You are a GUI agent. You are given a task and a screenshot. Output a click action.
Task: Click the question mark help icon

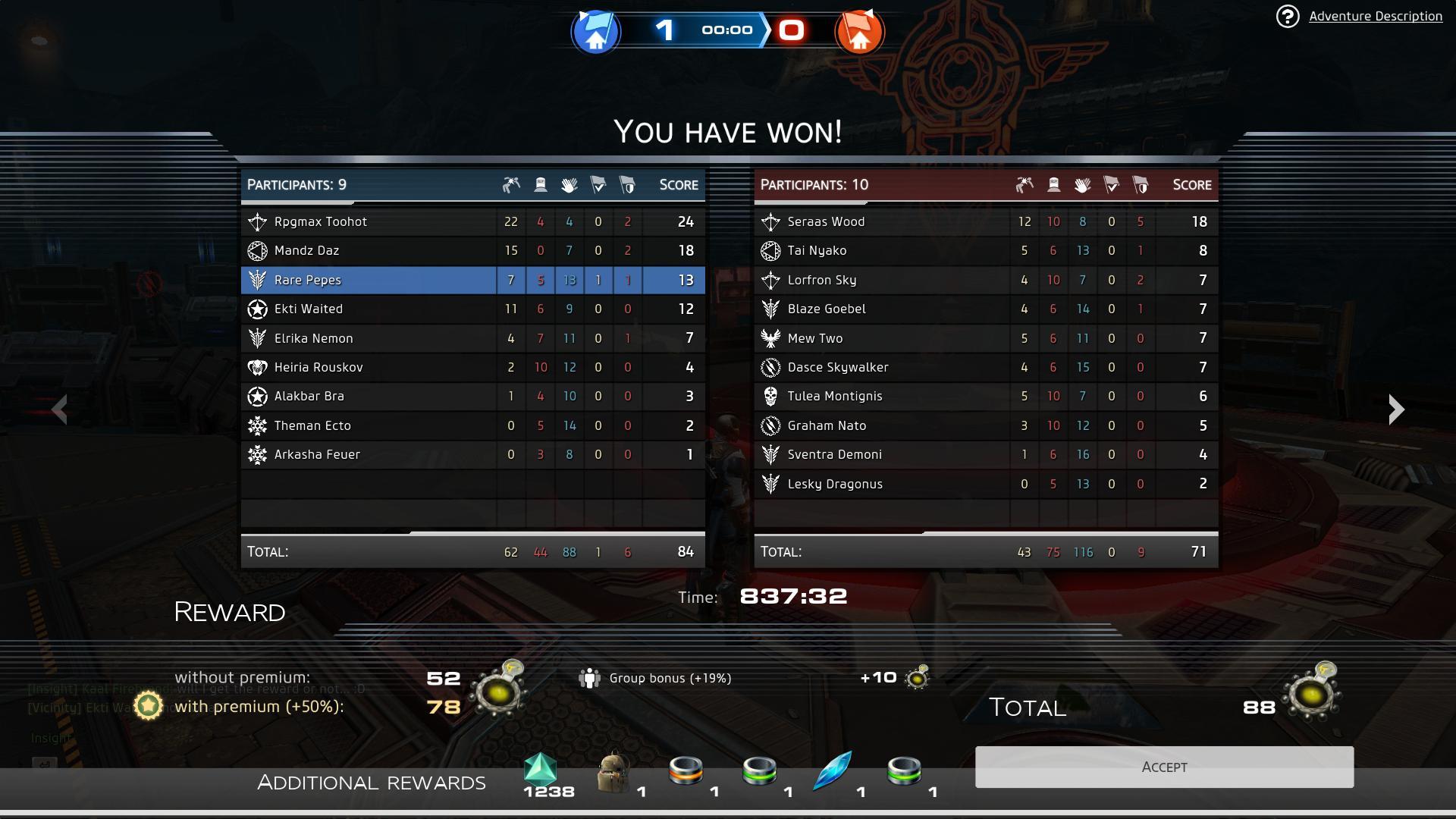point(1287,15)
